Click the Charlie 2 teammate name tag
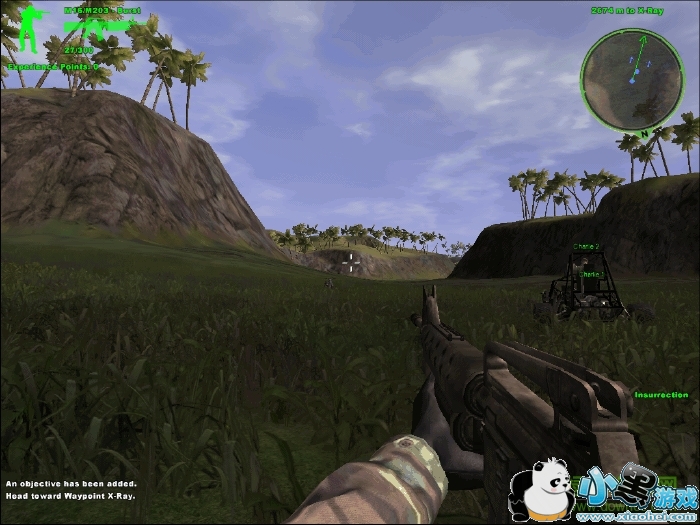Image resolution: width=700 pixels, height=525 pixels. [587, 246]
